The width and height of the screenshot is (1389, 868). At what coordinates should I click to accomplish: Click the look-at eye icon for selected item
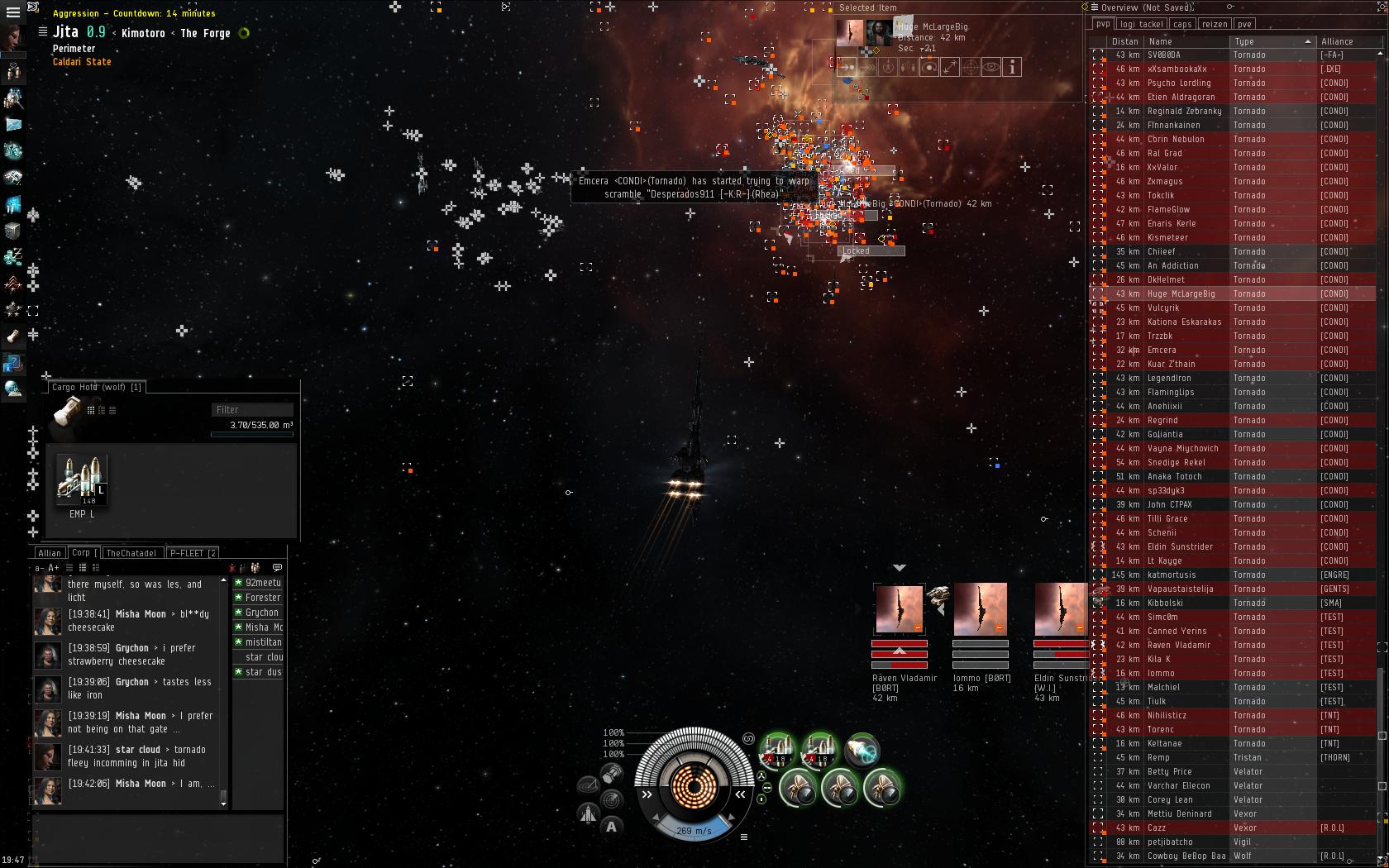coord(990,67)
